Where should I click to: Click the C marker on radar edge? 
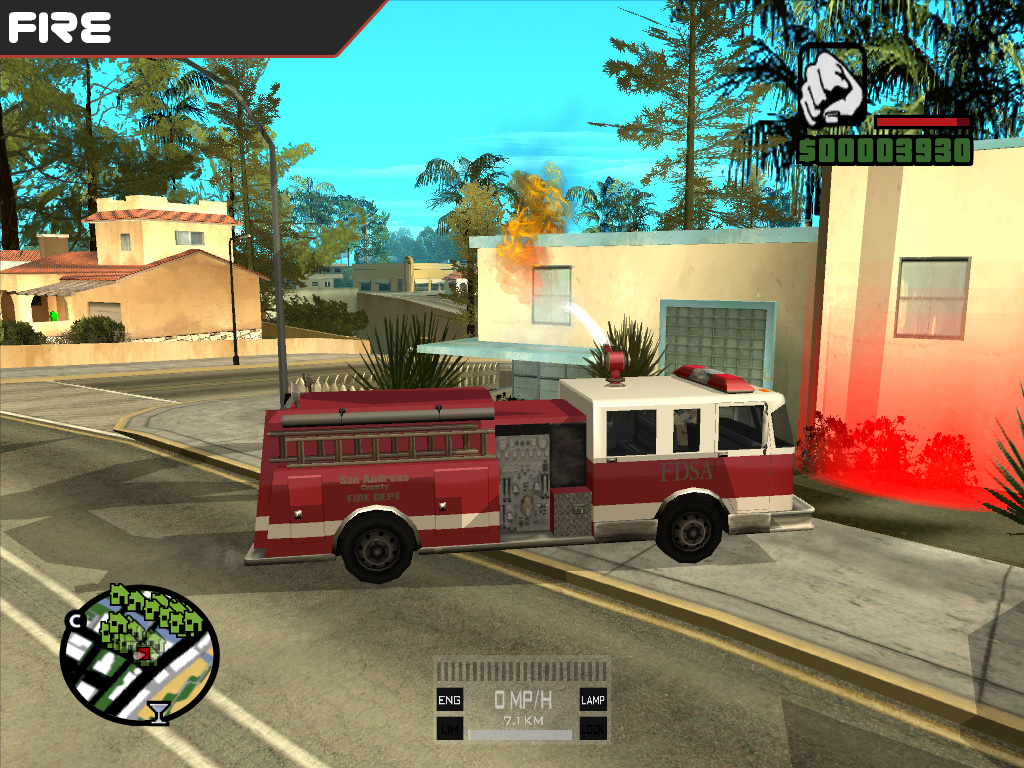coord(74,620)
